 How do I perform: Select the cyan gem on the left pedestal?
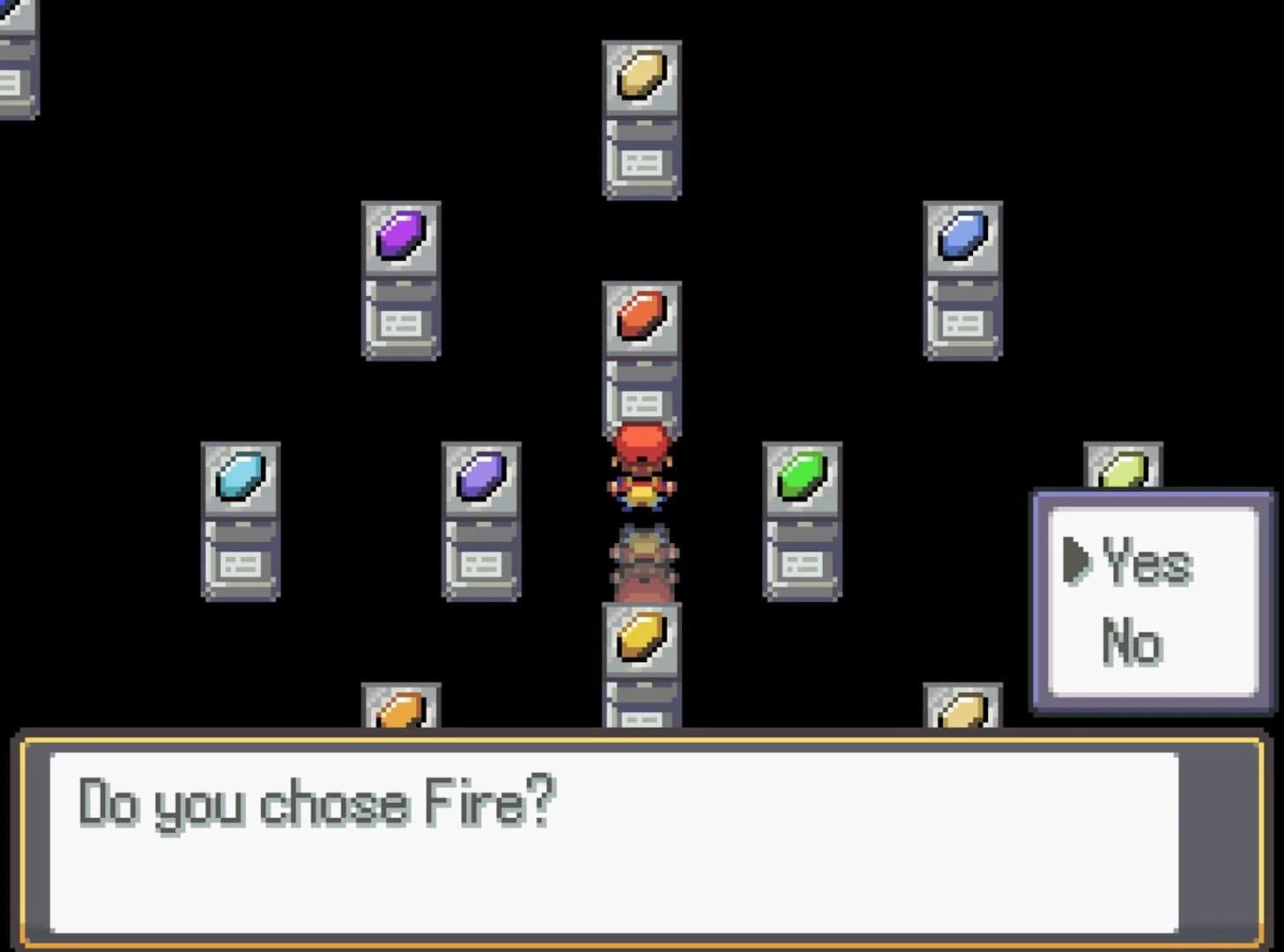(240, 476)
